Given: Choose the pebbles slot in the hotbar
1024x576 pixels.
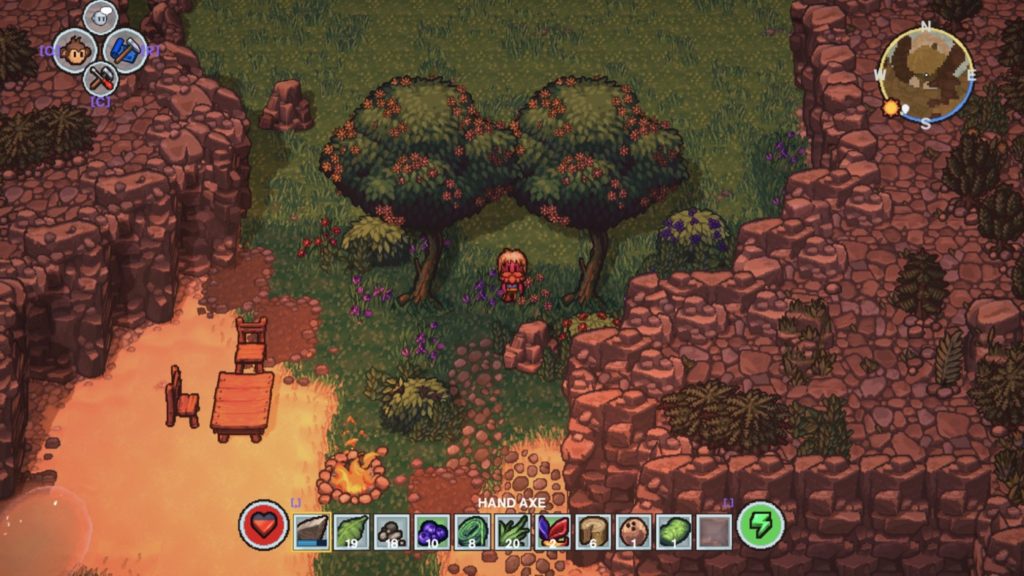Looking at the screenshot, I should (393, 530).
